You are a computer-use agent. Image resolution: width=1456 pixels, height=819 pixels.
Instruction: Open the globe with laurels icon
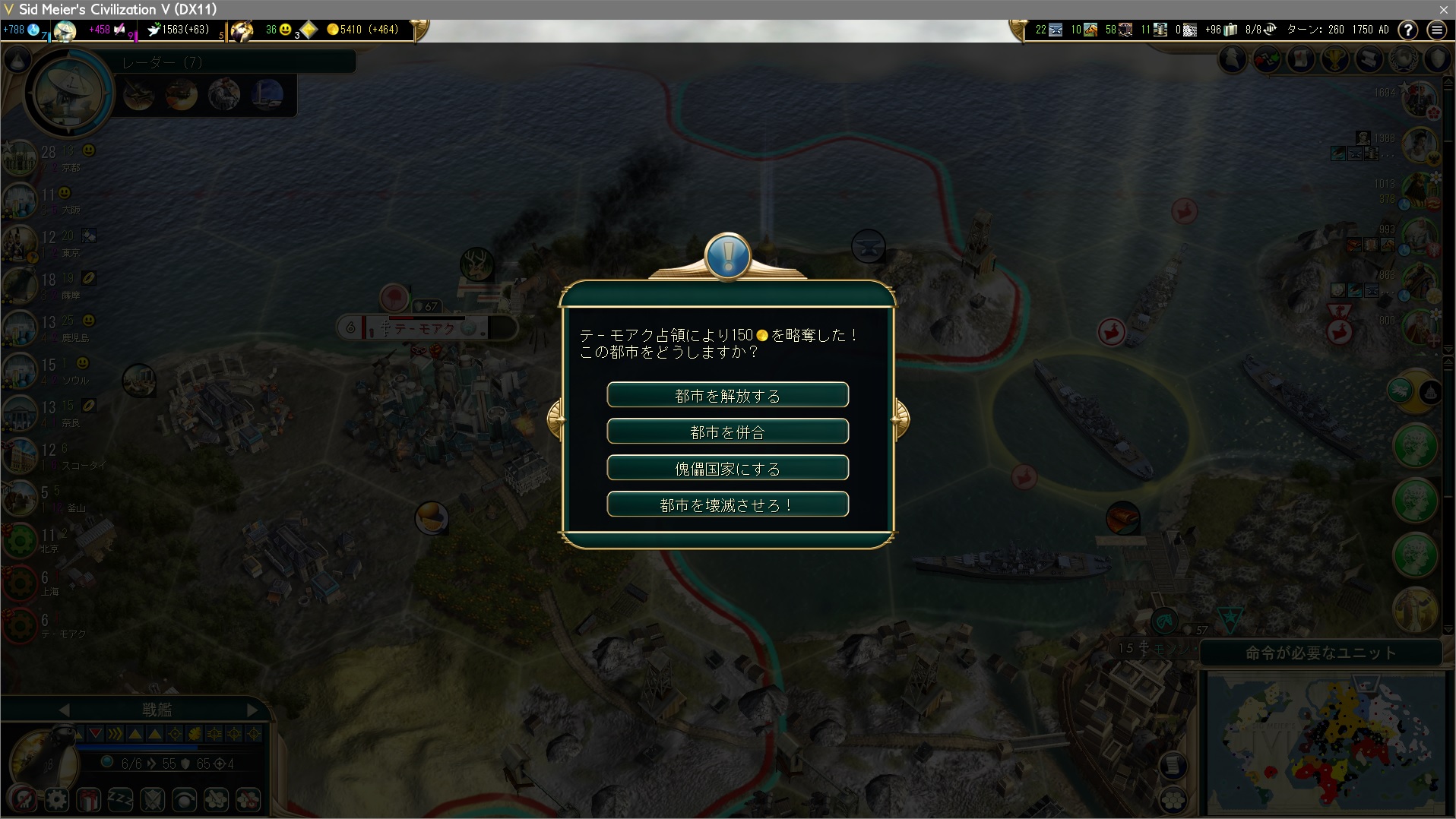pos(1404,58)
